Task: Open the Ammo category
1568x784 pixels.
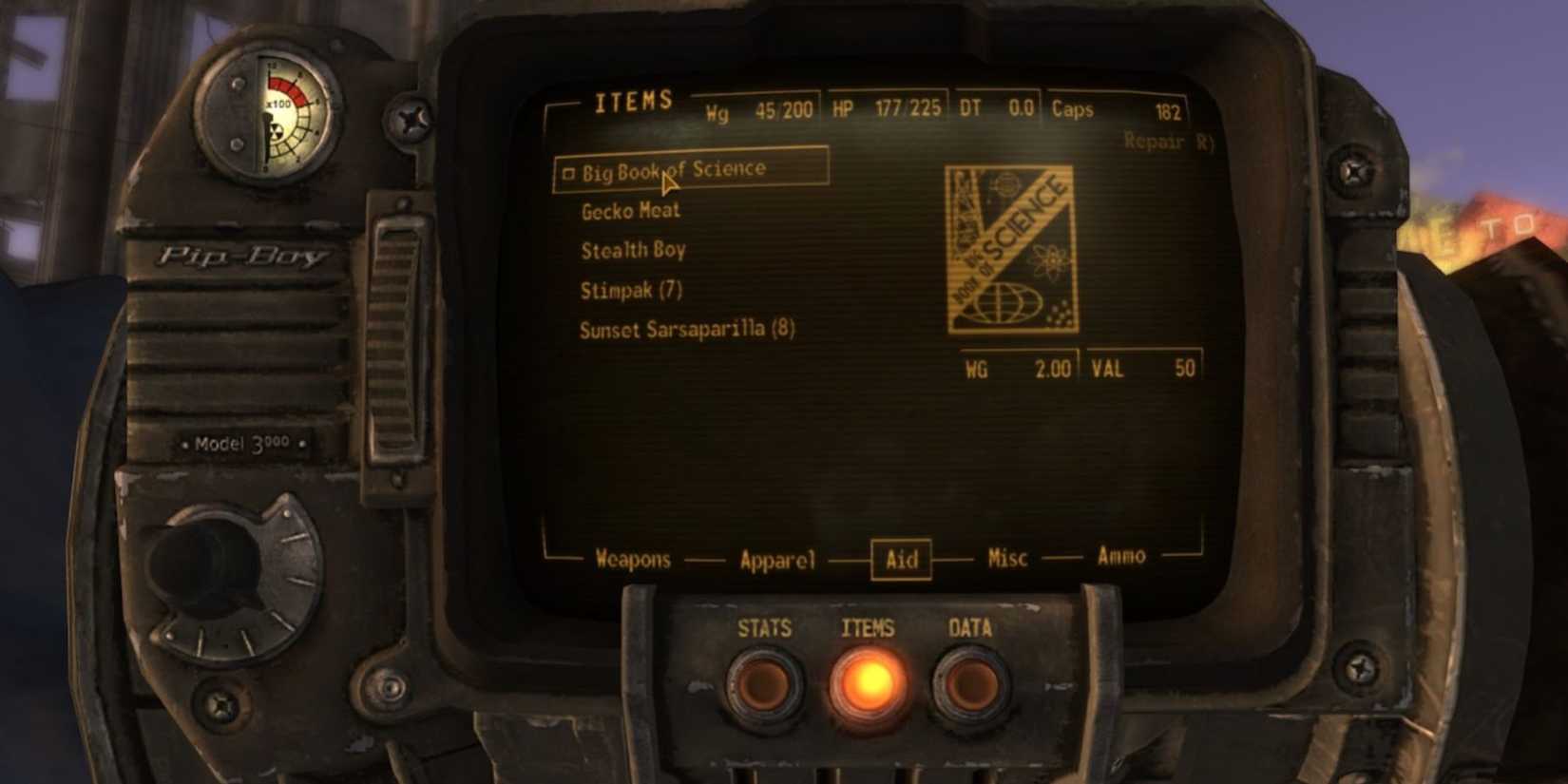Action: click(1119, 556)
